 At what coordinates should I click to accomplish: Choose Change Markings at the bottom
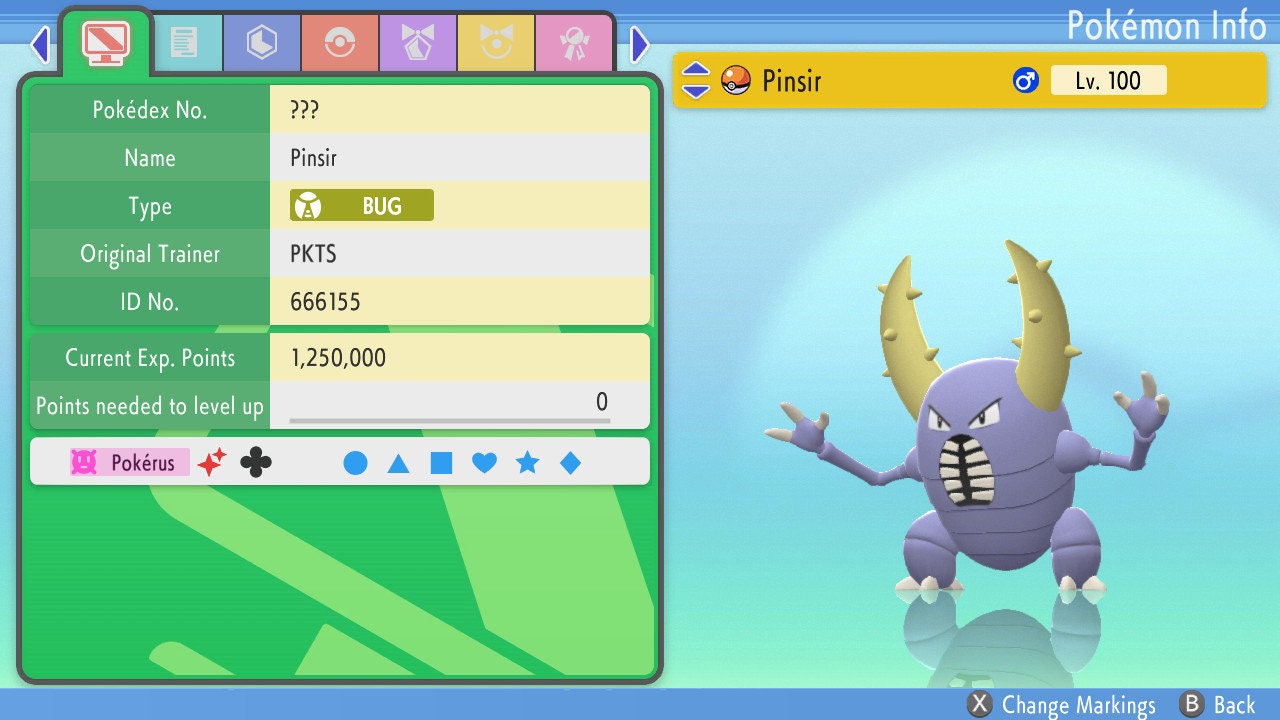1062,704
